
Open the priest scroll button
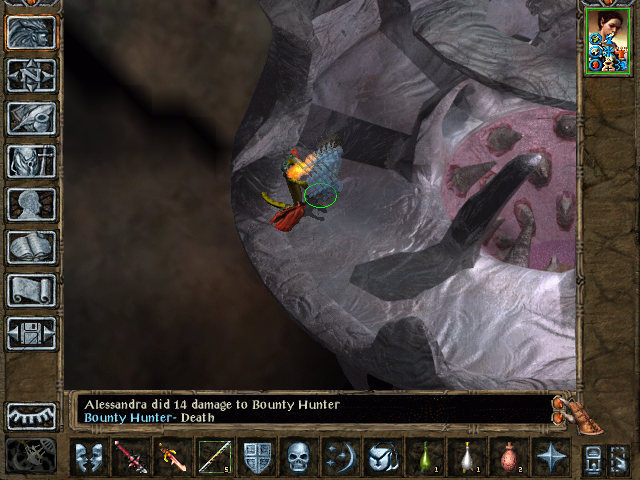click(x=31, y=290)
